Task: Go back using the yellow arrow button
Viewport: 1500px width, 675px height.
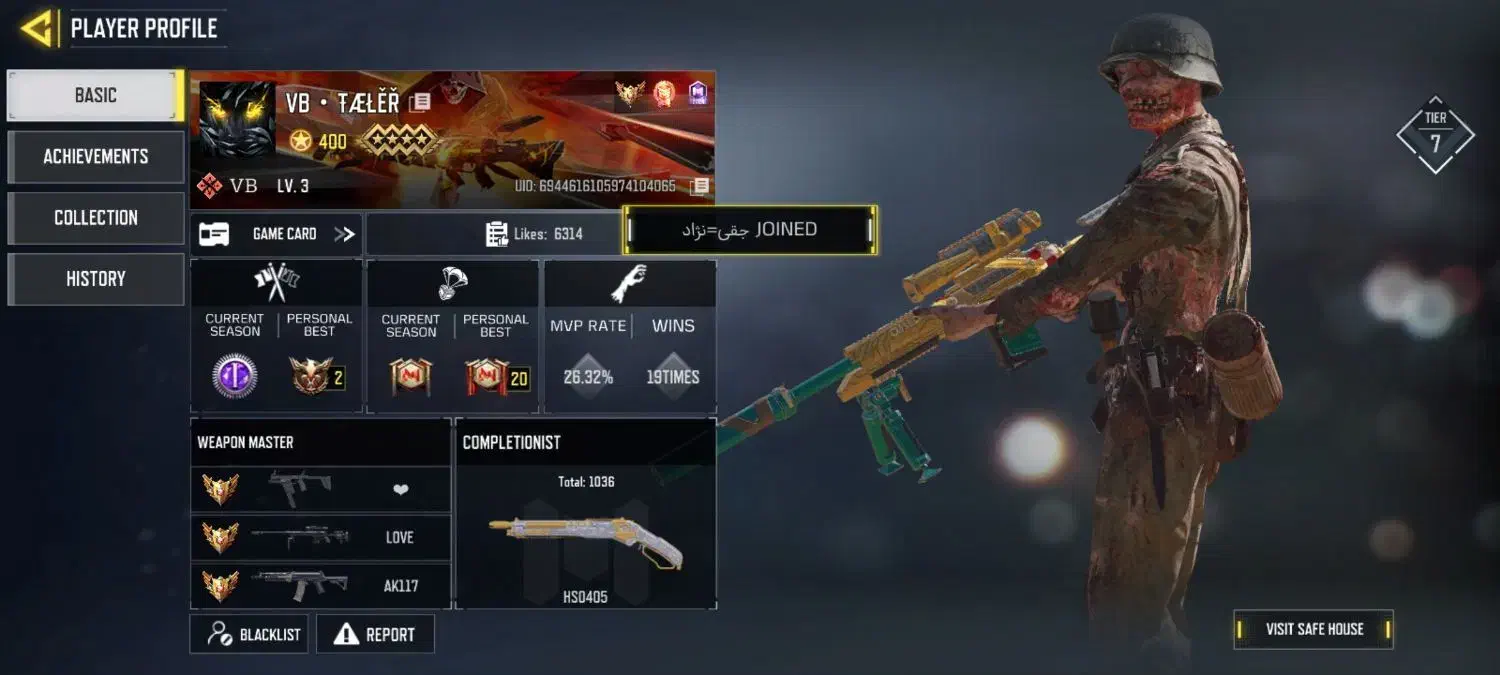Action: coord(37,28)
